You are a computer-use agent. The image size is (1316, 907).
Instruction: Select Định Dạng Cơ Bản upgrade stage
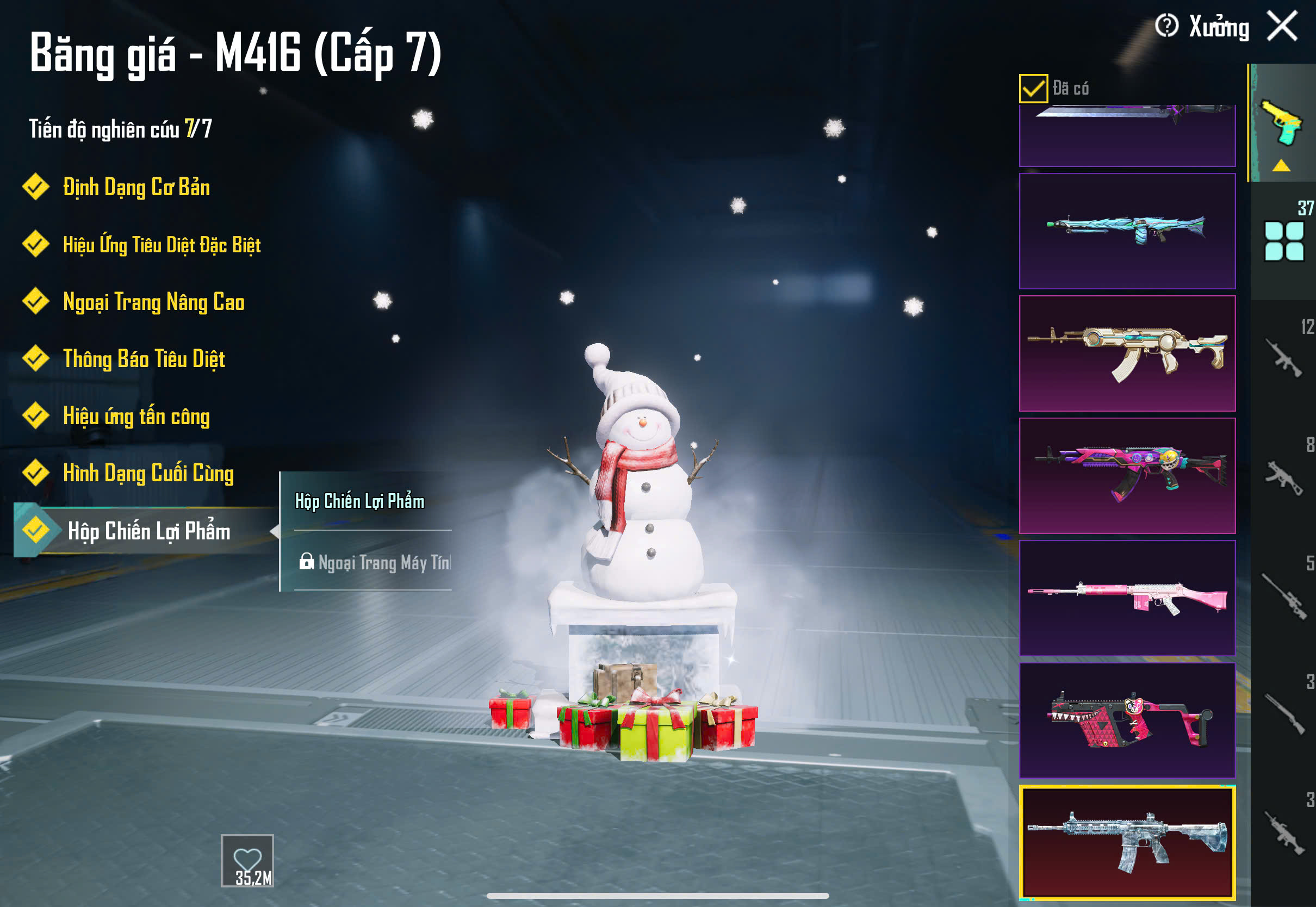[x=136, y=187]
